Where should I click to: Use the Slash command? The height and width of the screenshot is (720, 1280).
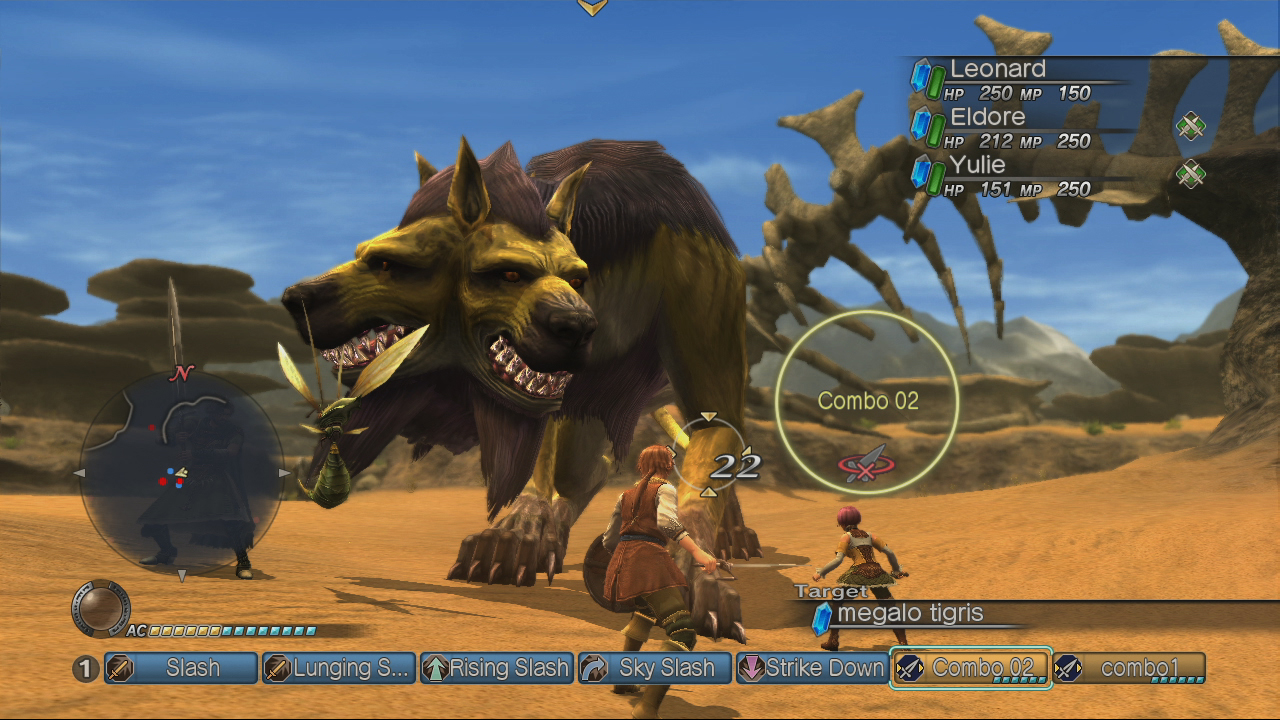pos(181,668)
